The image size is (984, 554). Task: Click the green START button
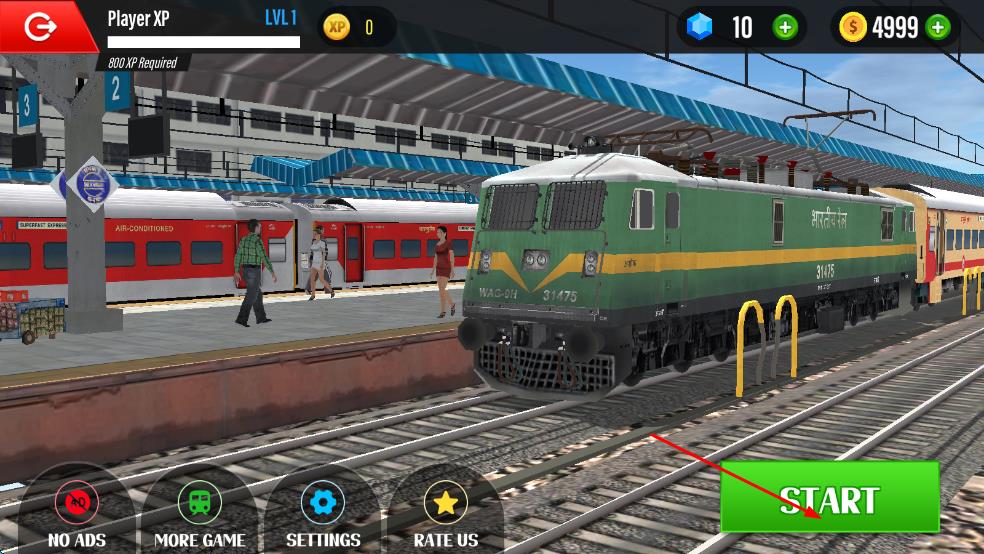829,498
